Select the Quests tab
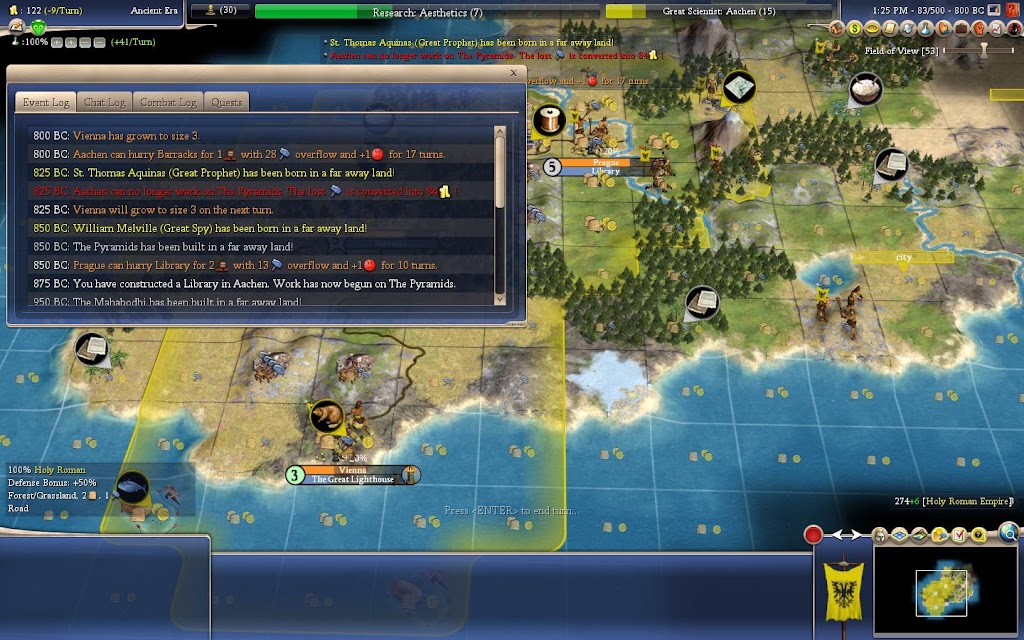 point(226,102)
